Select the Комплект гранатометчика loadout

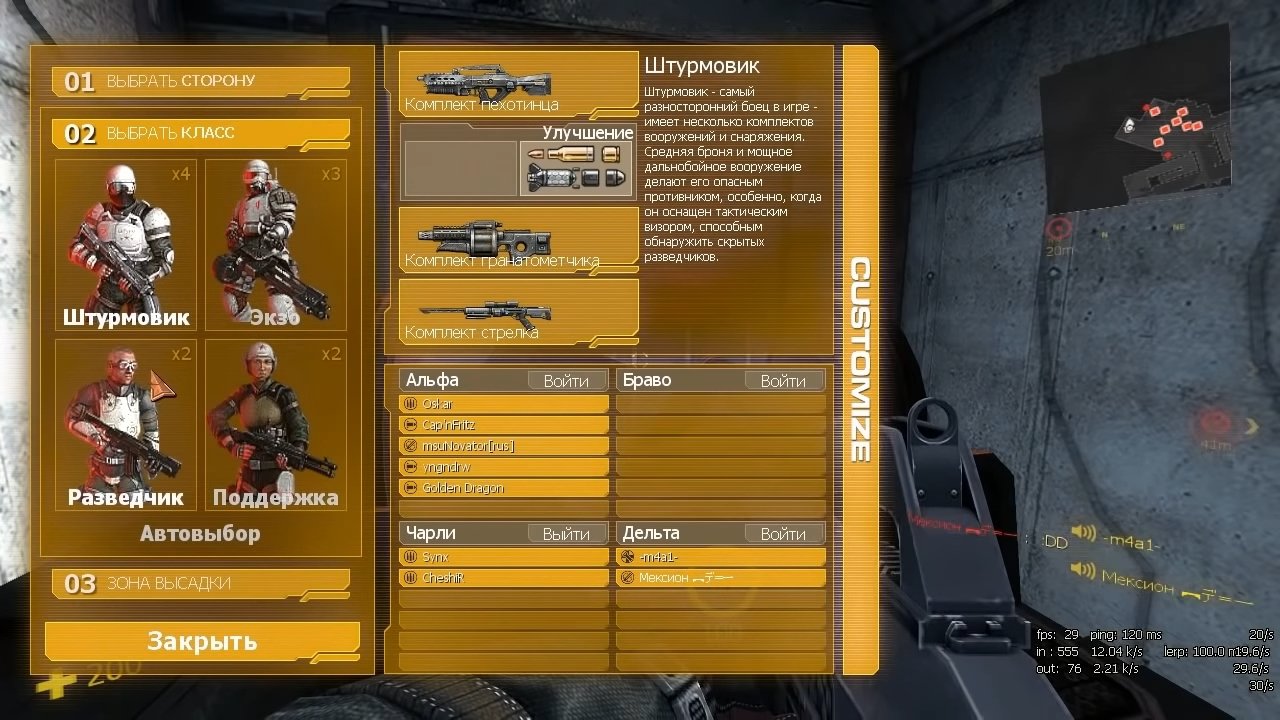pyautogui.click(x=518, y=238)
